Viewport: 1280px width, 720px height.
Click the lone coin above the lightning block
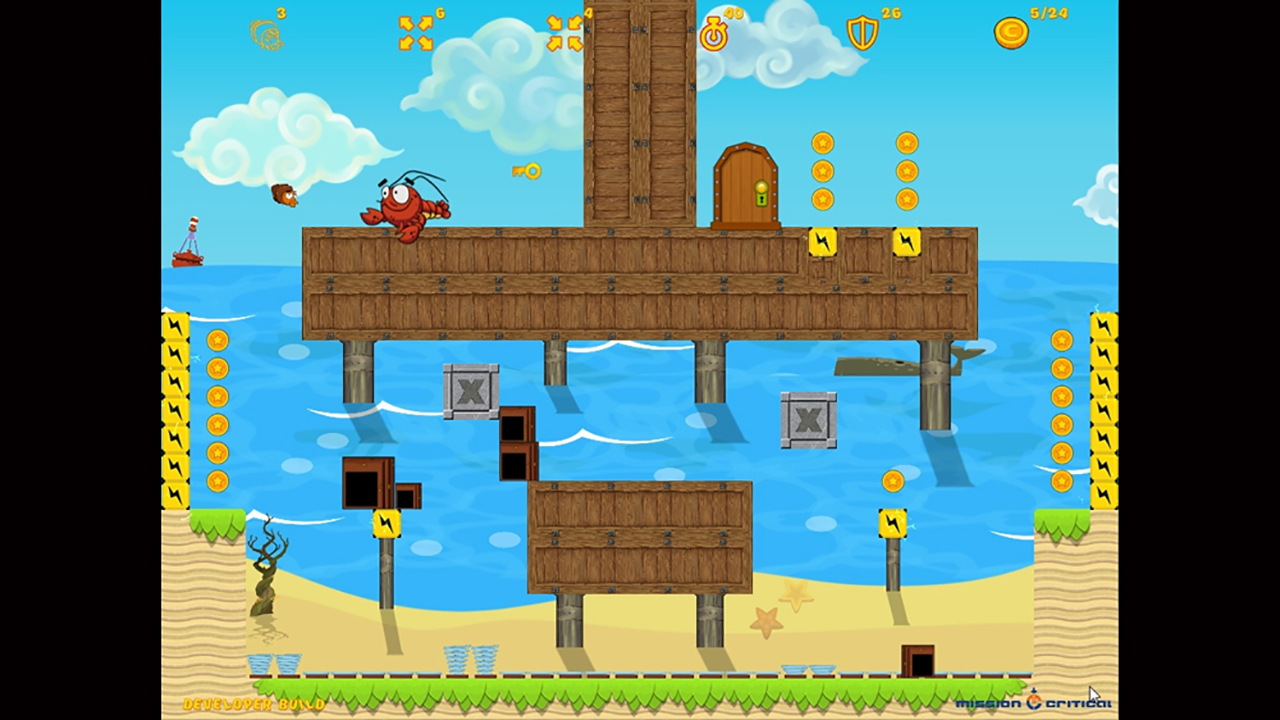point(893,481)
